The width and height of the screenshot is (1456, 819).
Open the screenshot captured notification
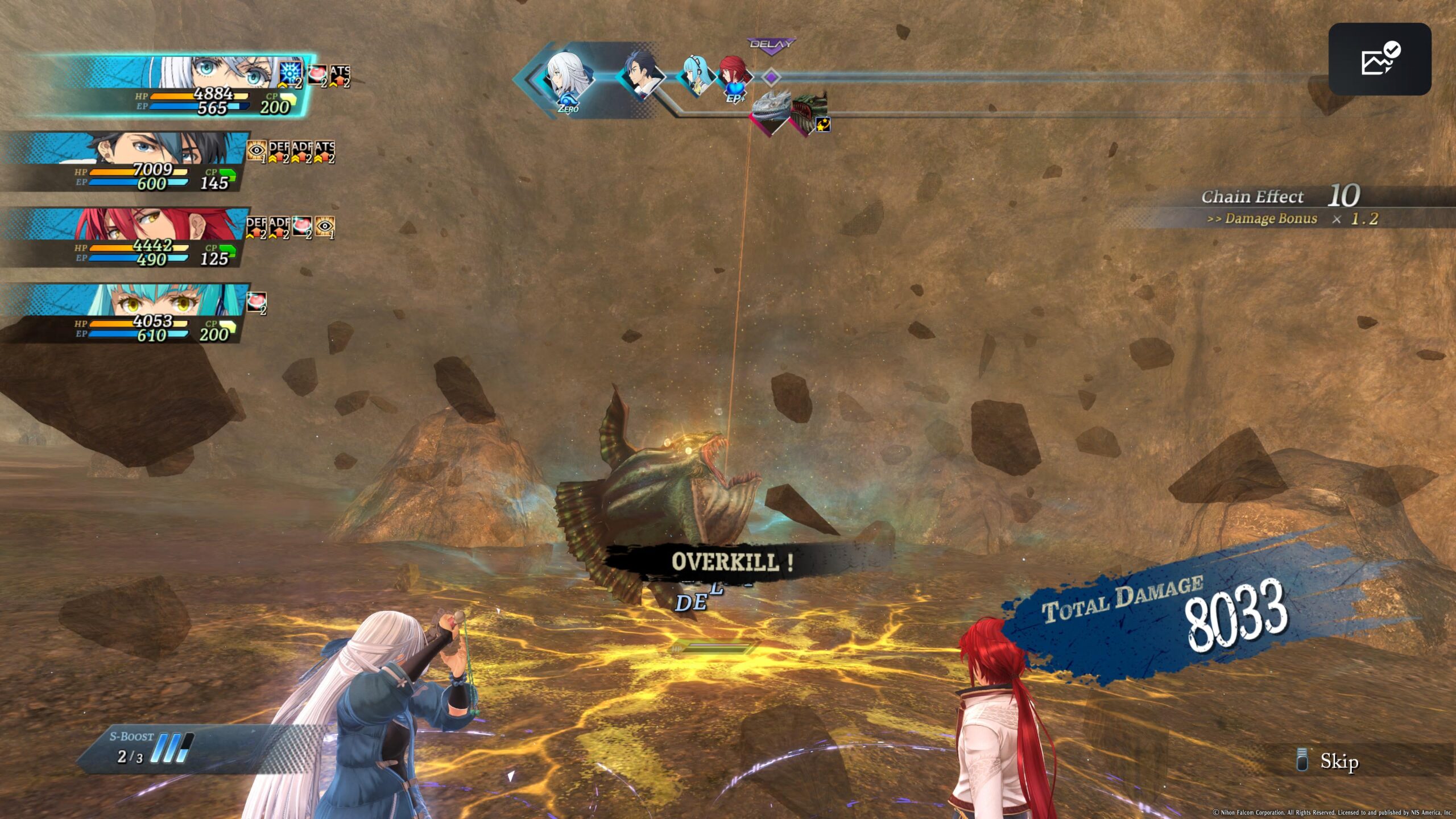[x=1379, y=59]
